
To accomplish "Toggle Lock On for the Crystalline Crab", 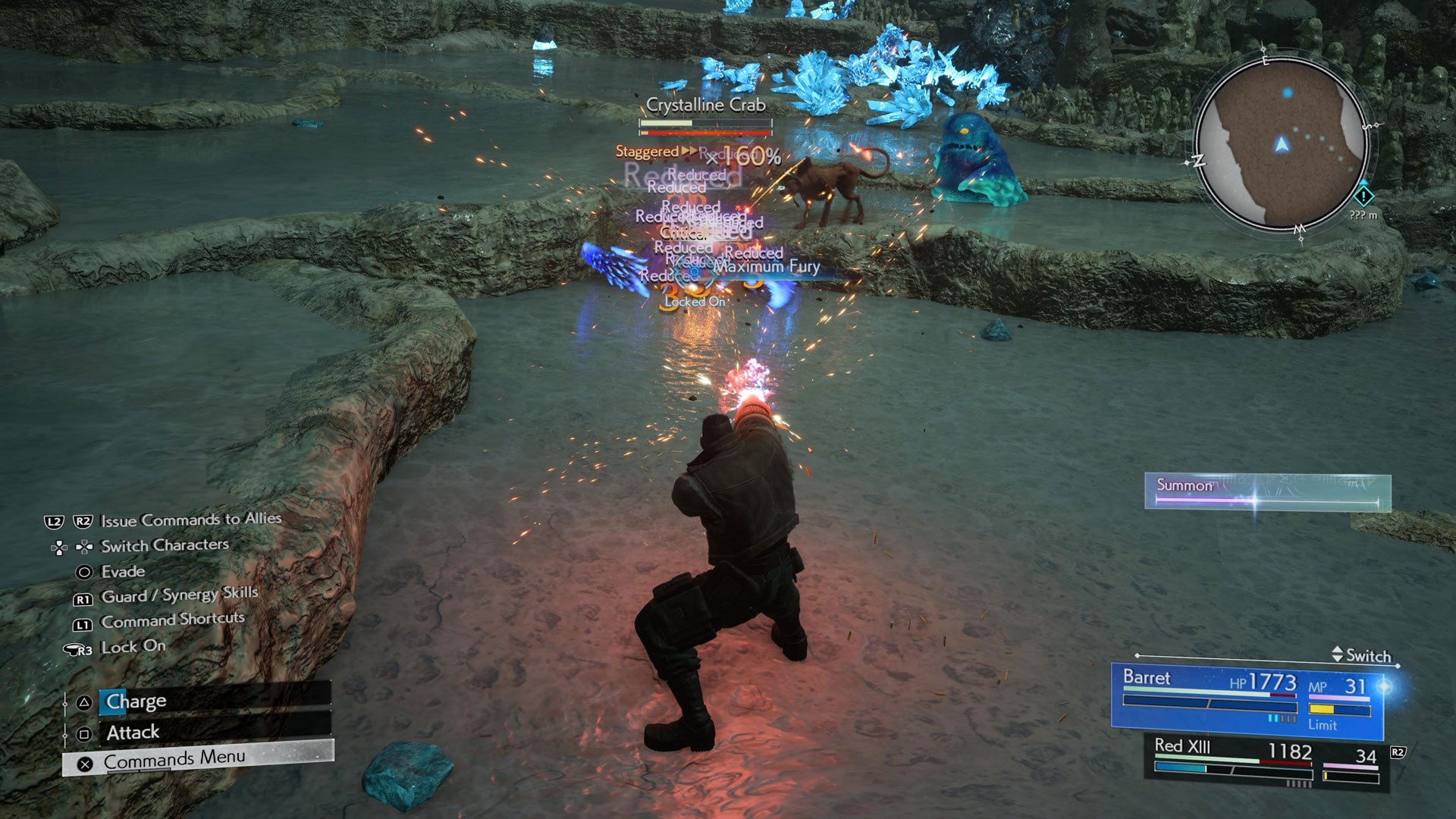I will (693, 301).
